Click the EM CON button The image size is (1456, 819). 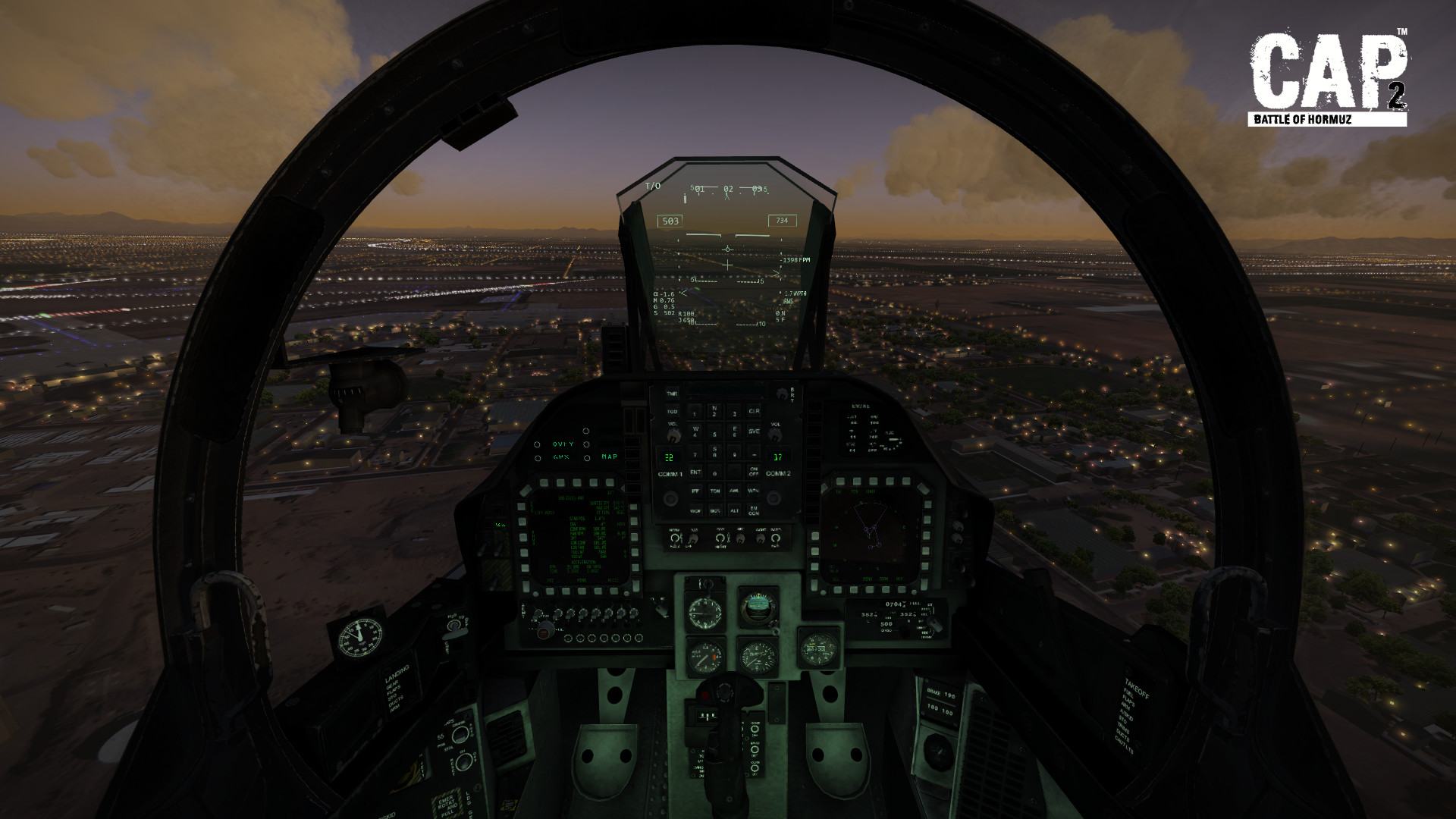click(754, 510)
